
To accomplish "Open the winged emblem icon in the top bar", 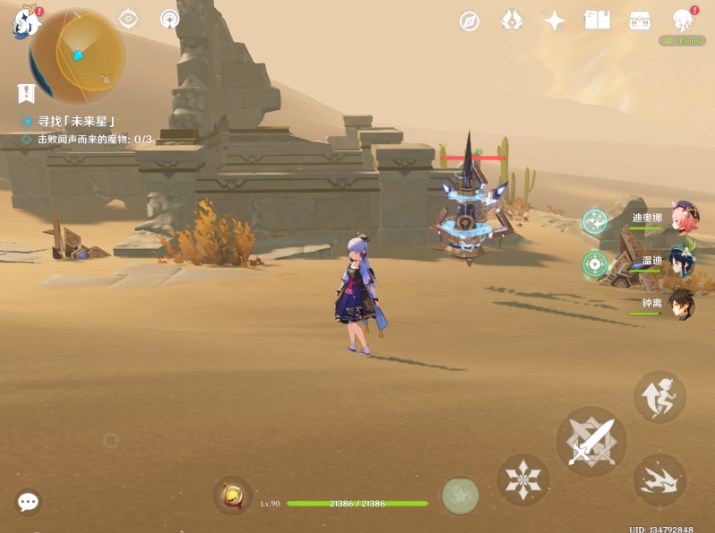I will pyautogui.click(x=511, y=21).
